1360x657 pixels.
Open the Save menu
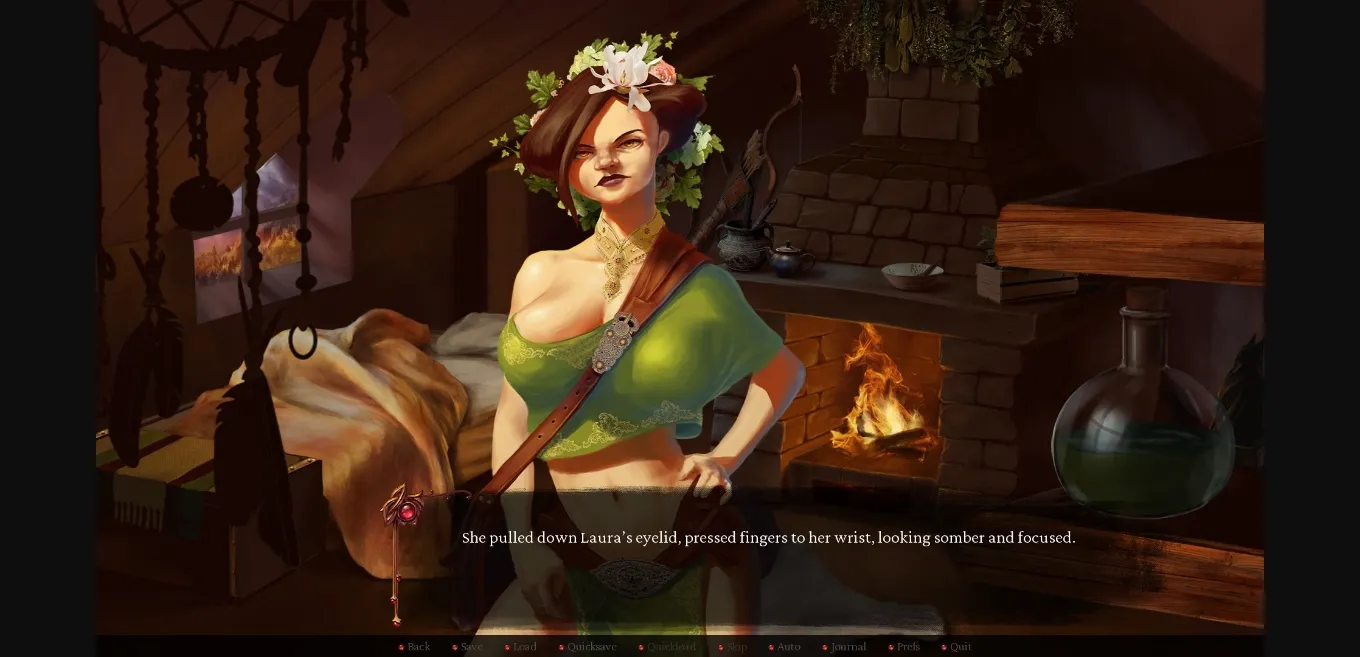471,647
